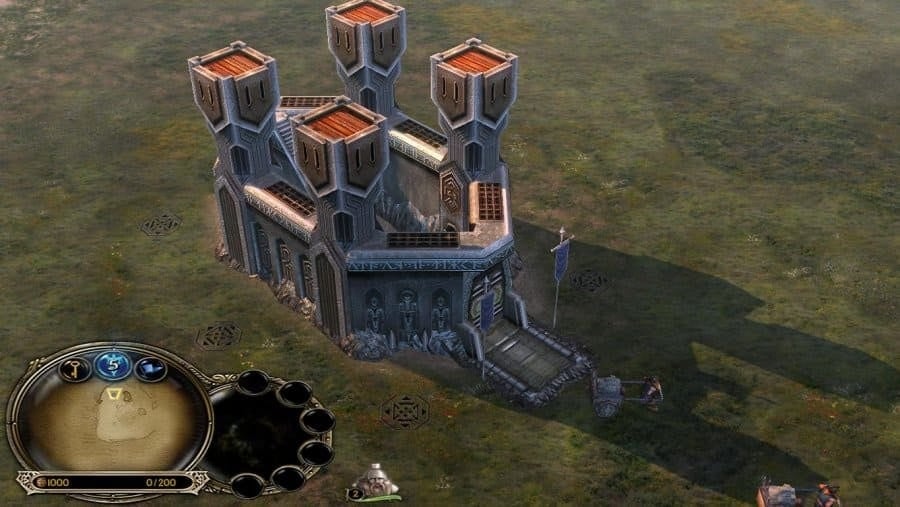Viewport: 900px width, 507px height.
Task: Select the dwarf hero portrait
Action: (378, 482)
